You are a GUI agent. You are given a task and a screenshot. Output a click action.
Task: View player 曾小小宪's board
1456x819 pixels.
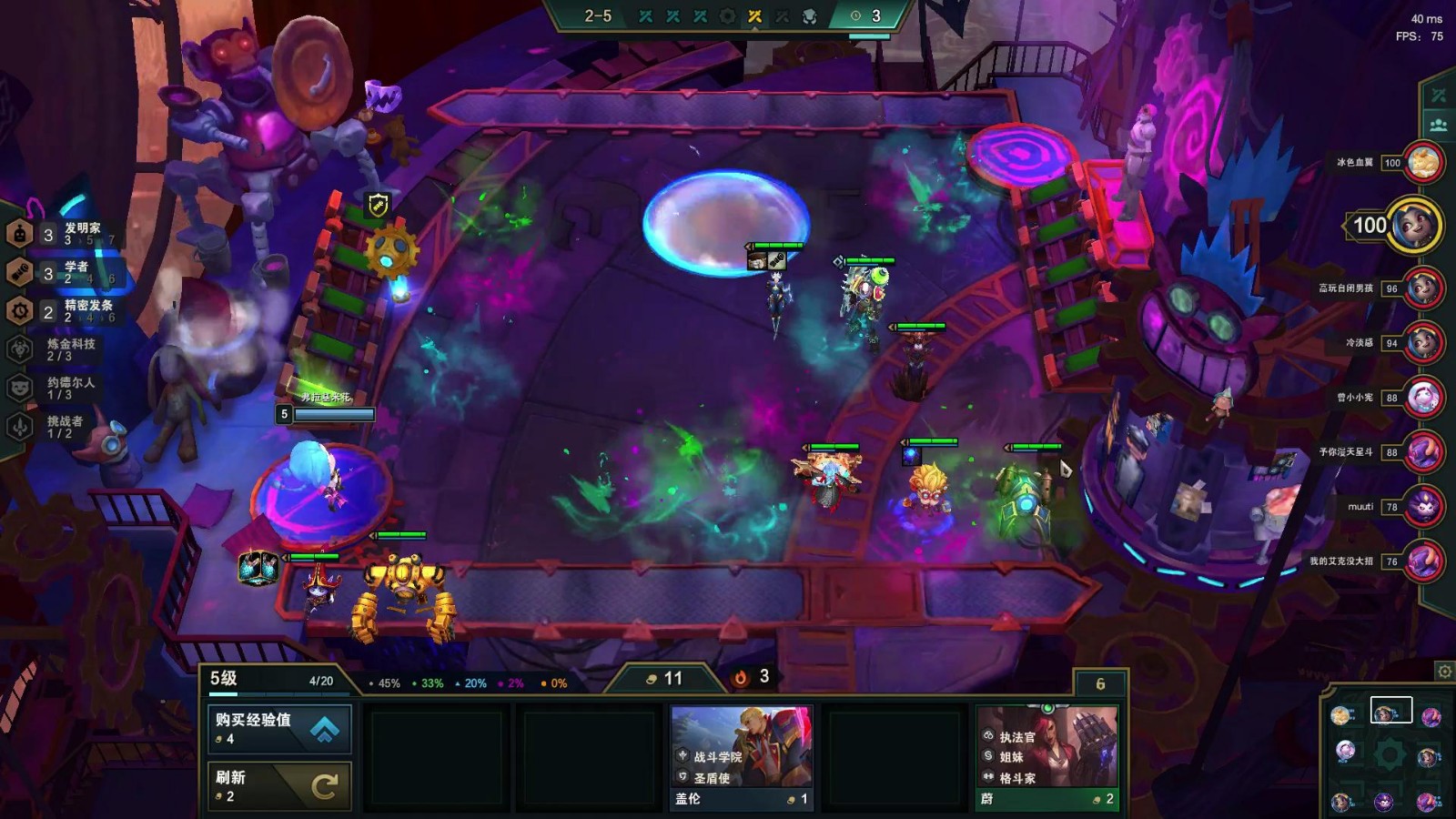[x=1423, y=398]
